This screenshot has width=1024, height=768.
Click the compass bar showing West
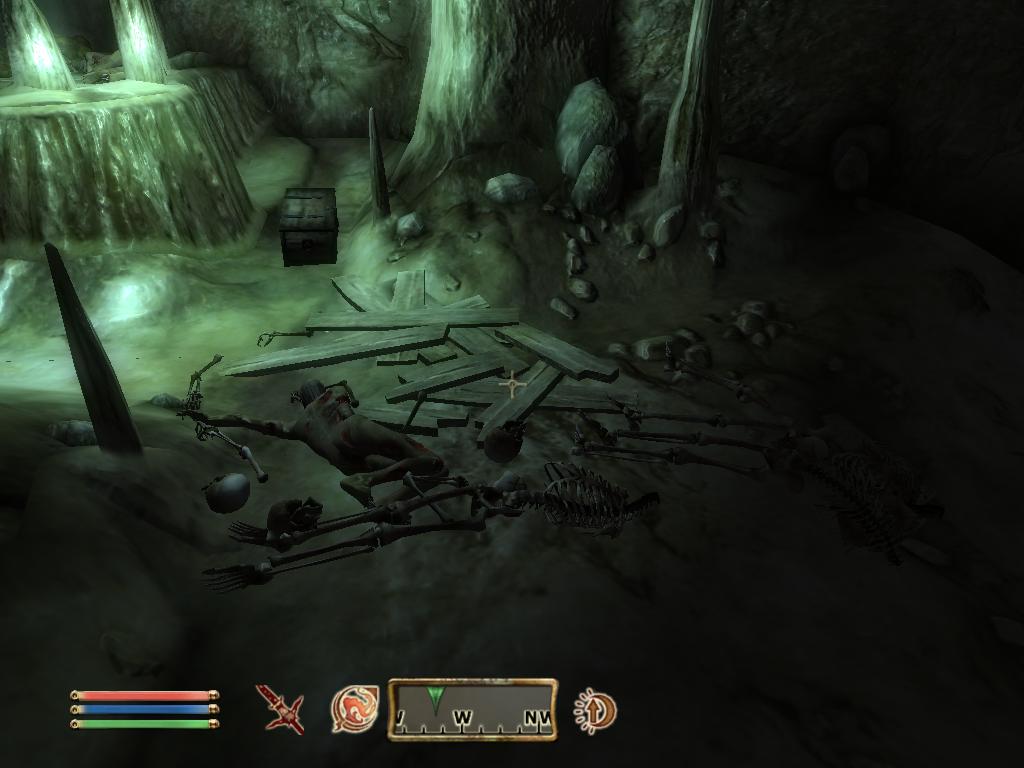(x=473, y=709)
